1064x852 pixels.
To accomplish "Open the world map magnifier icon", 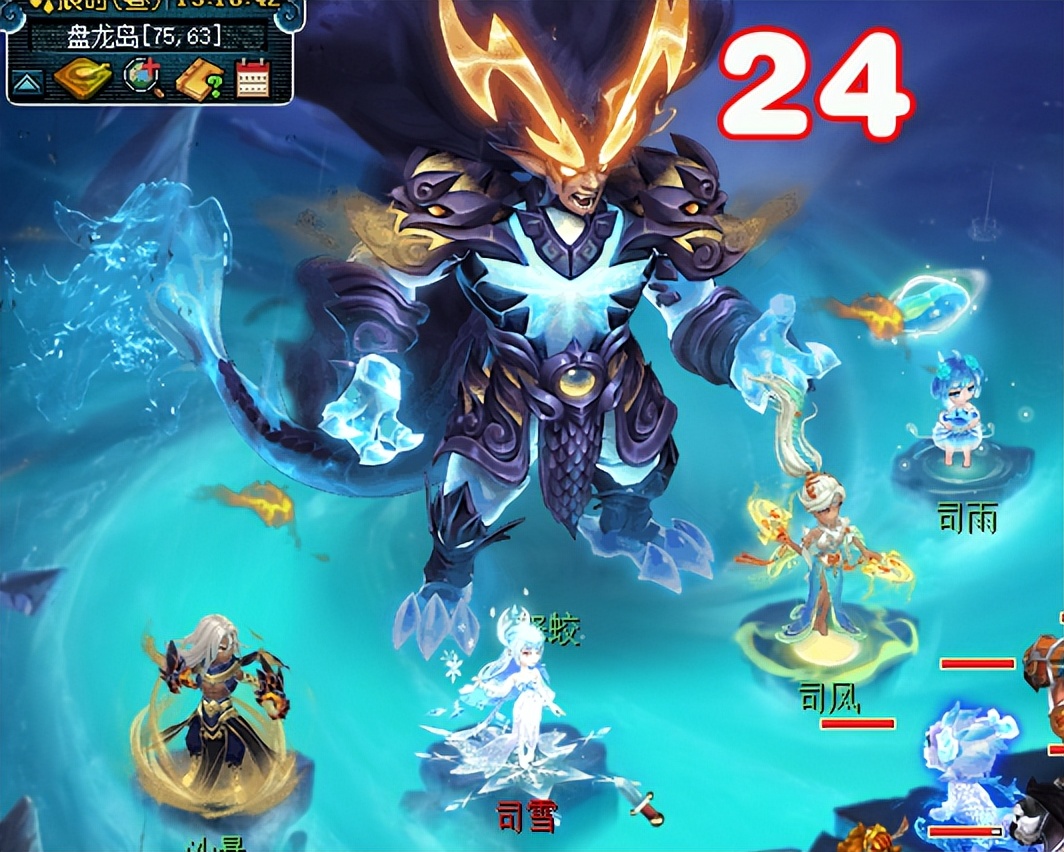I will coord(143,78).
